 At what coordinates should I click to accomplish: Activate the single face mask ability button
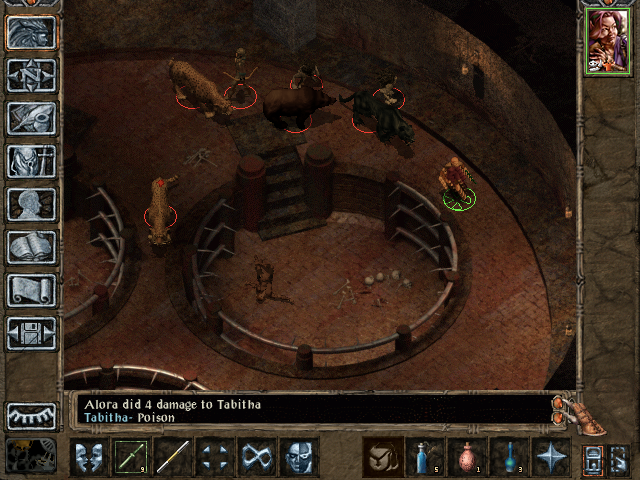[x=299, y=457]
